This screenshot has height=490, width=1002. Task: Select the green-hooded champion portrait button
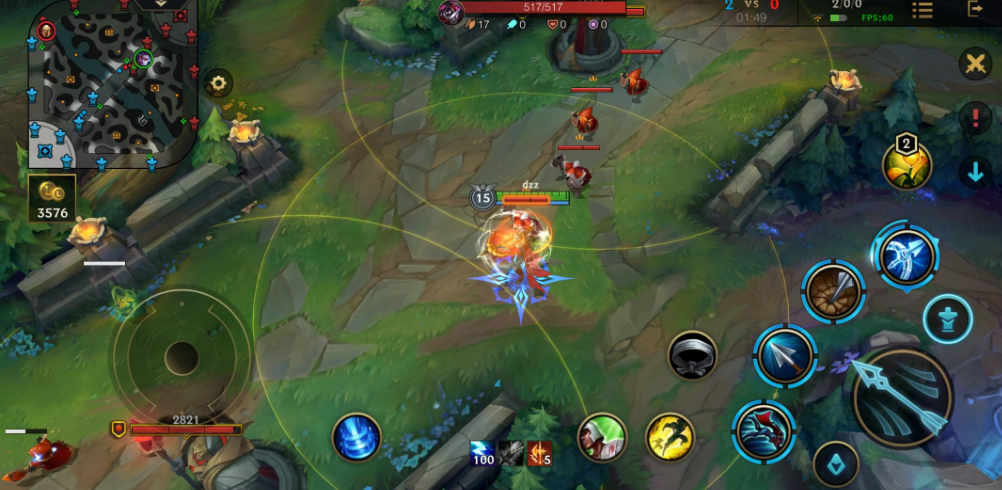(x=602, y=437)
